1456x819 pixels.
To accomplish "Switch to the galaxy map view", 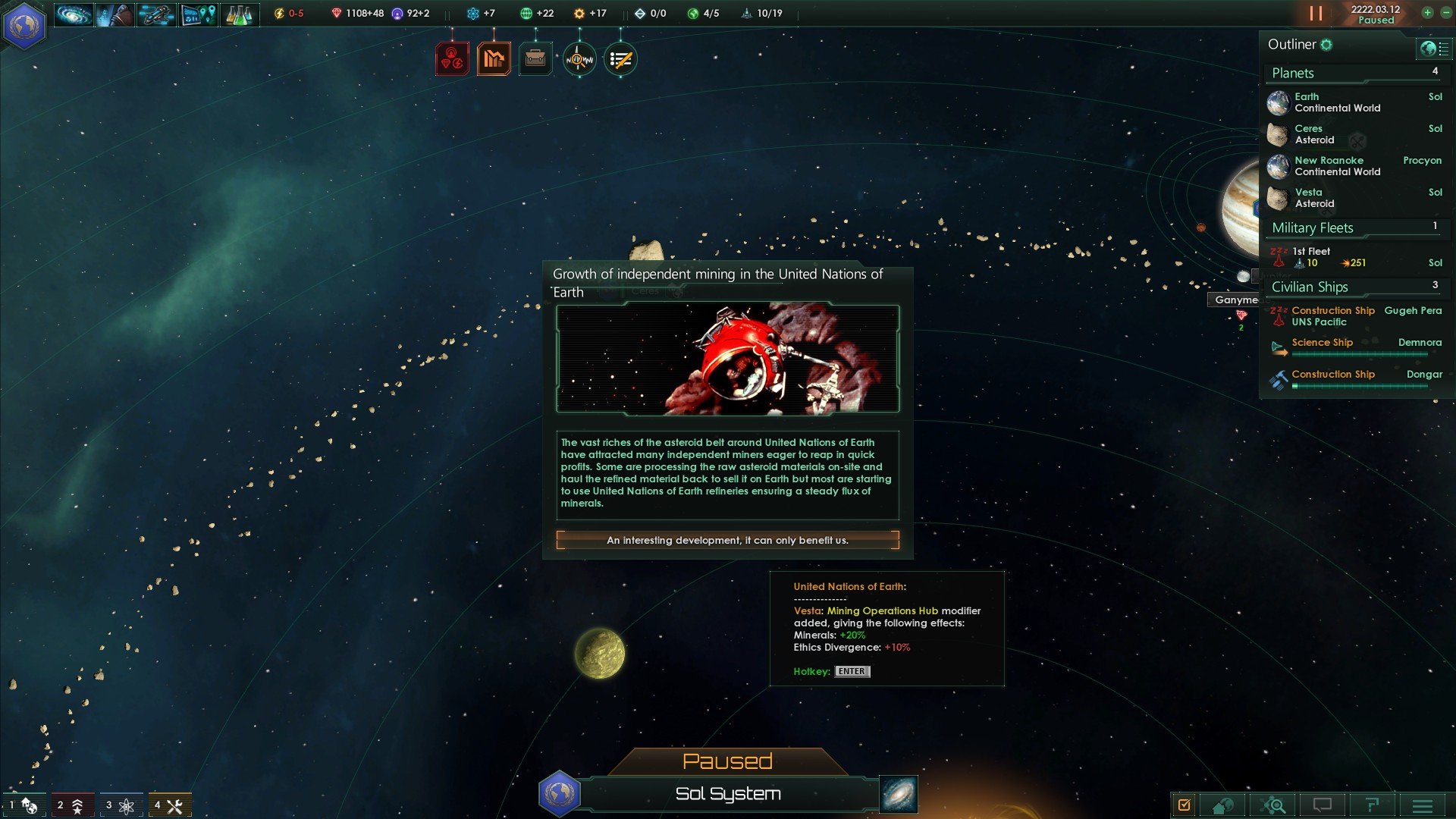I will pos(899,794).
